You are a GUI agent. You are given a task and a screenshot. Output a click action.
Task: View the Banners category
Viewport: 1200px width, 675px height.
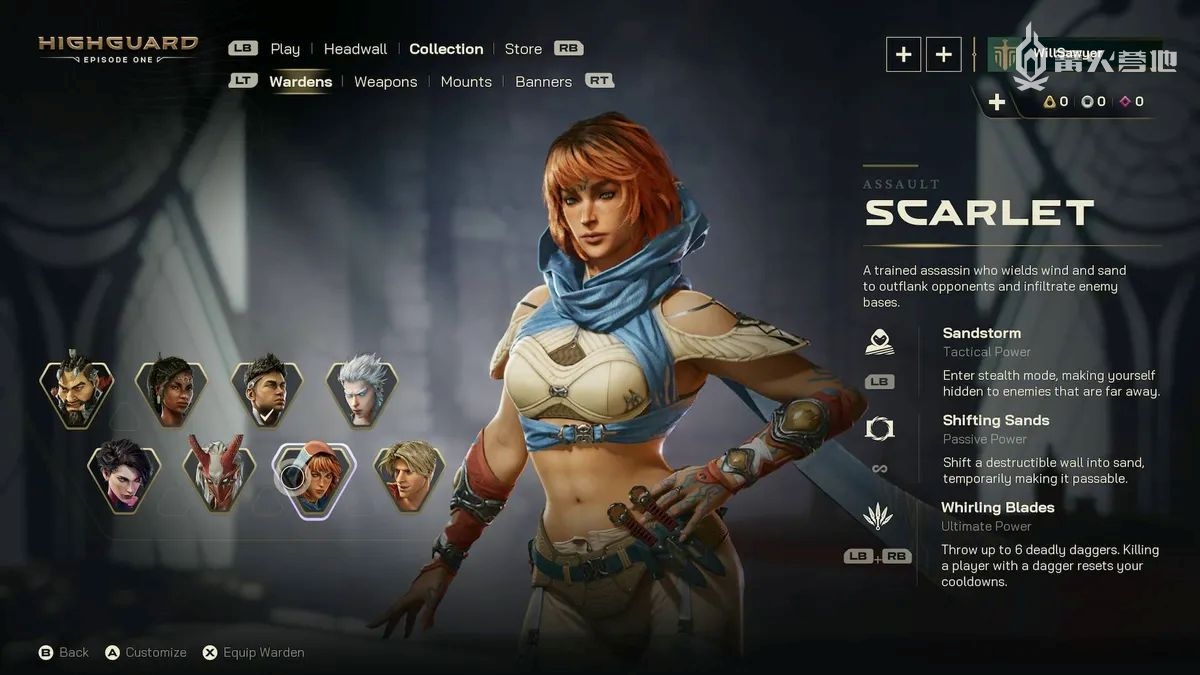click(x=543, y=82)
